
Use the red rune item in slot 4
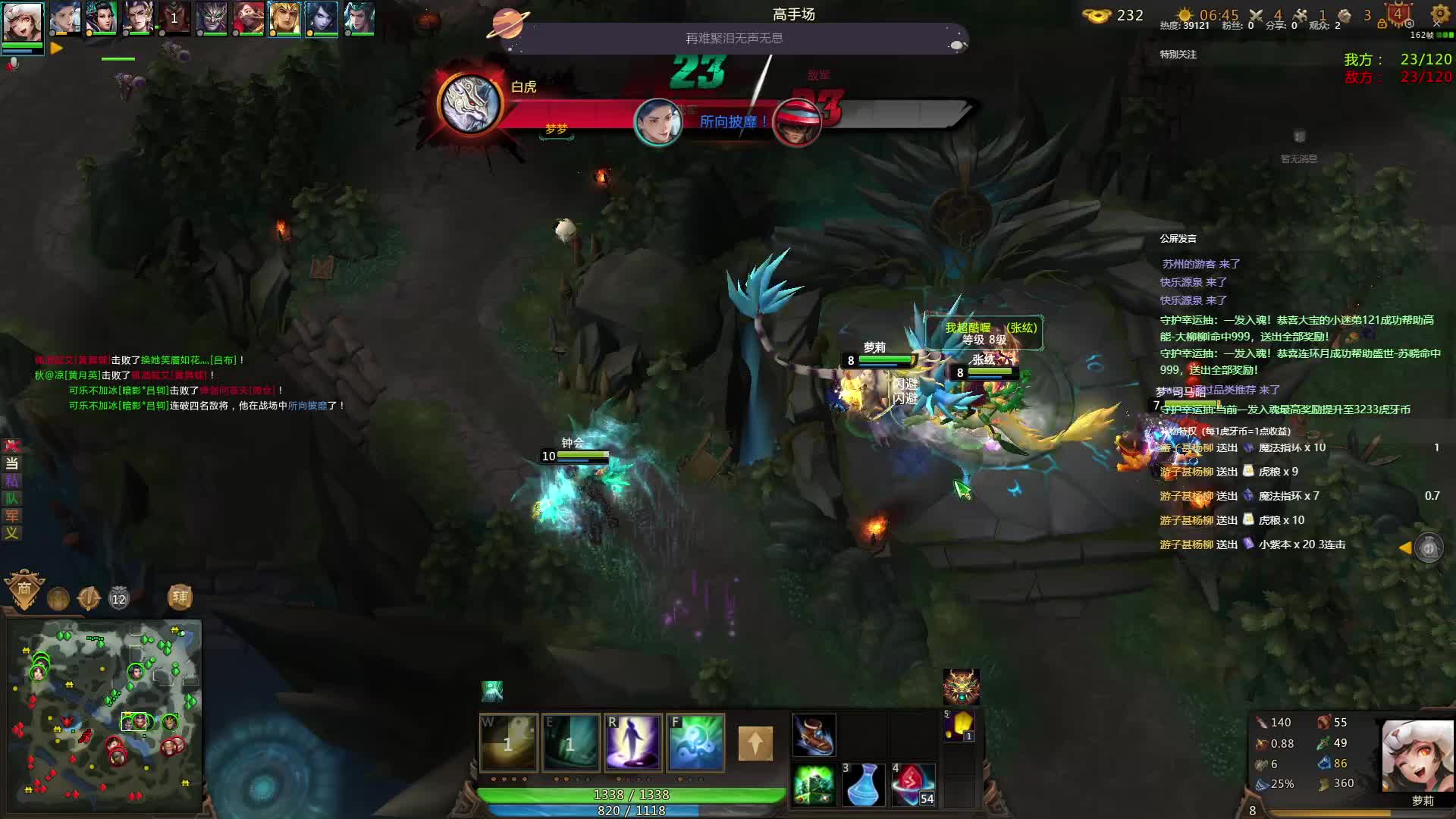912,785
